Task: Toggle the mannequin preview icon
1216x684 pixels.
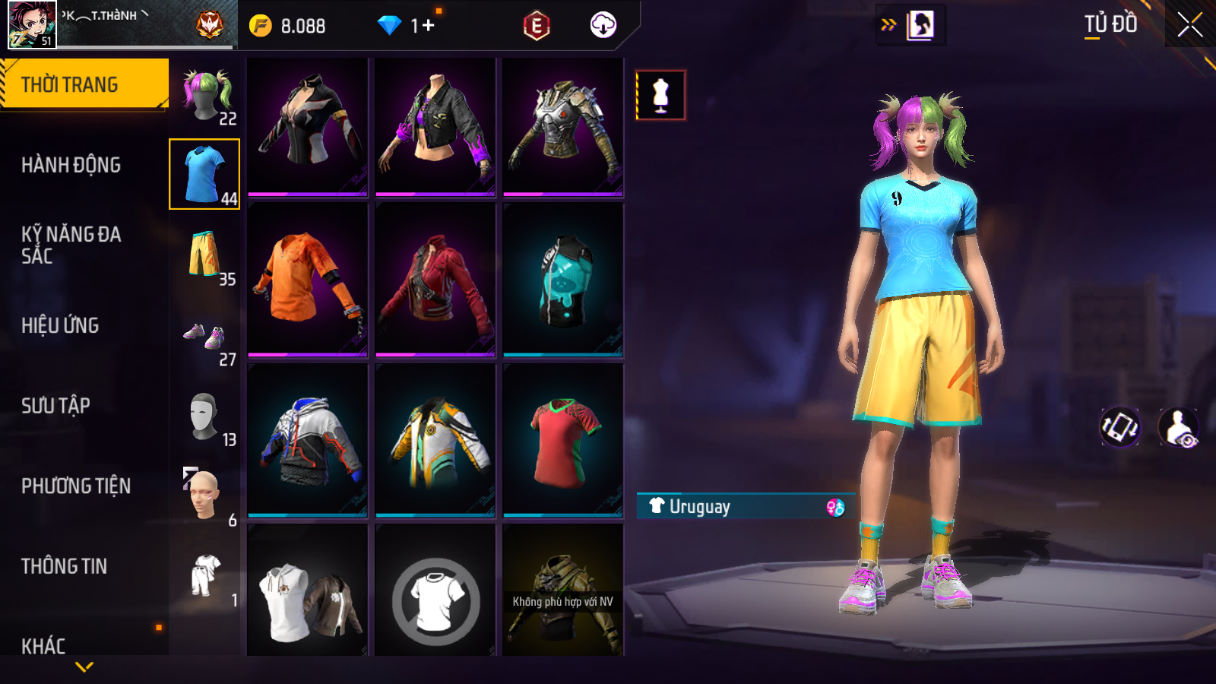Action: [661, 95]
